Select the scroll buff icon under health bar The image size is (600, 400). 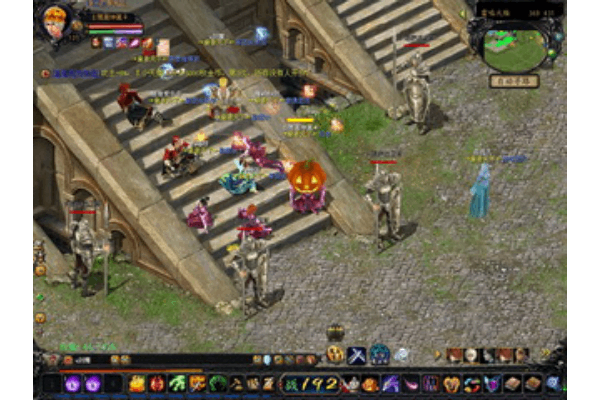coord(162,45)
